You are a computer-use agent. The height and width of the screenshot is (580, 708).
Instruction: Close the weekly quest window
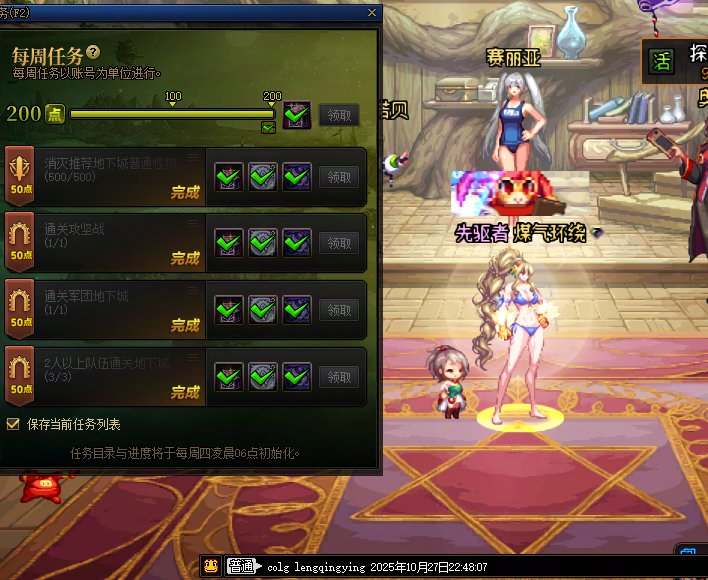372,13
